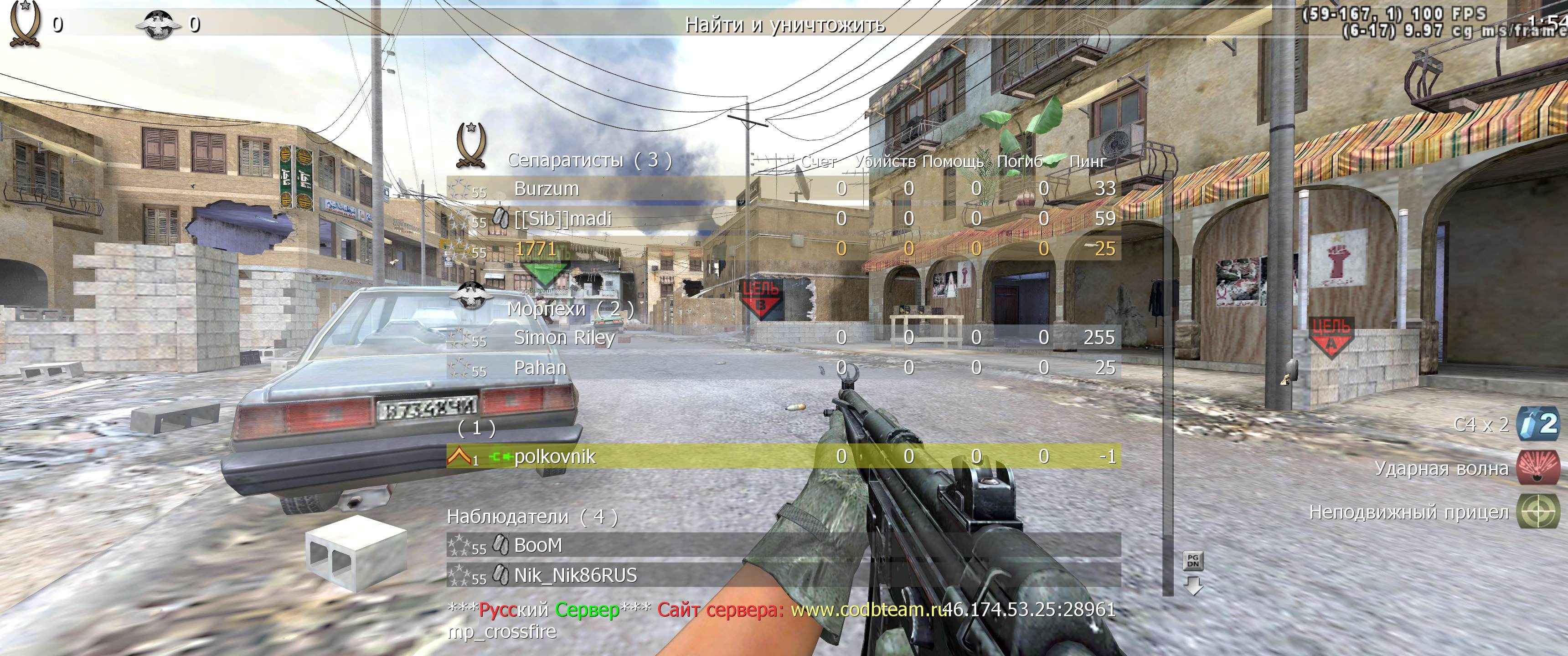
Task: Click spectator Nik_Nik86RUS row
Action: (x=783, y=575)
